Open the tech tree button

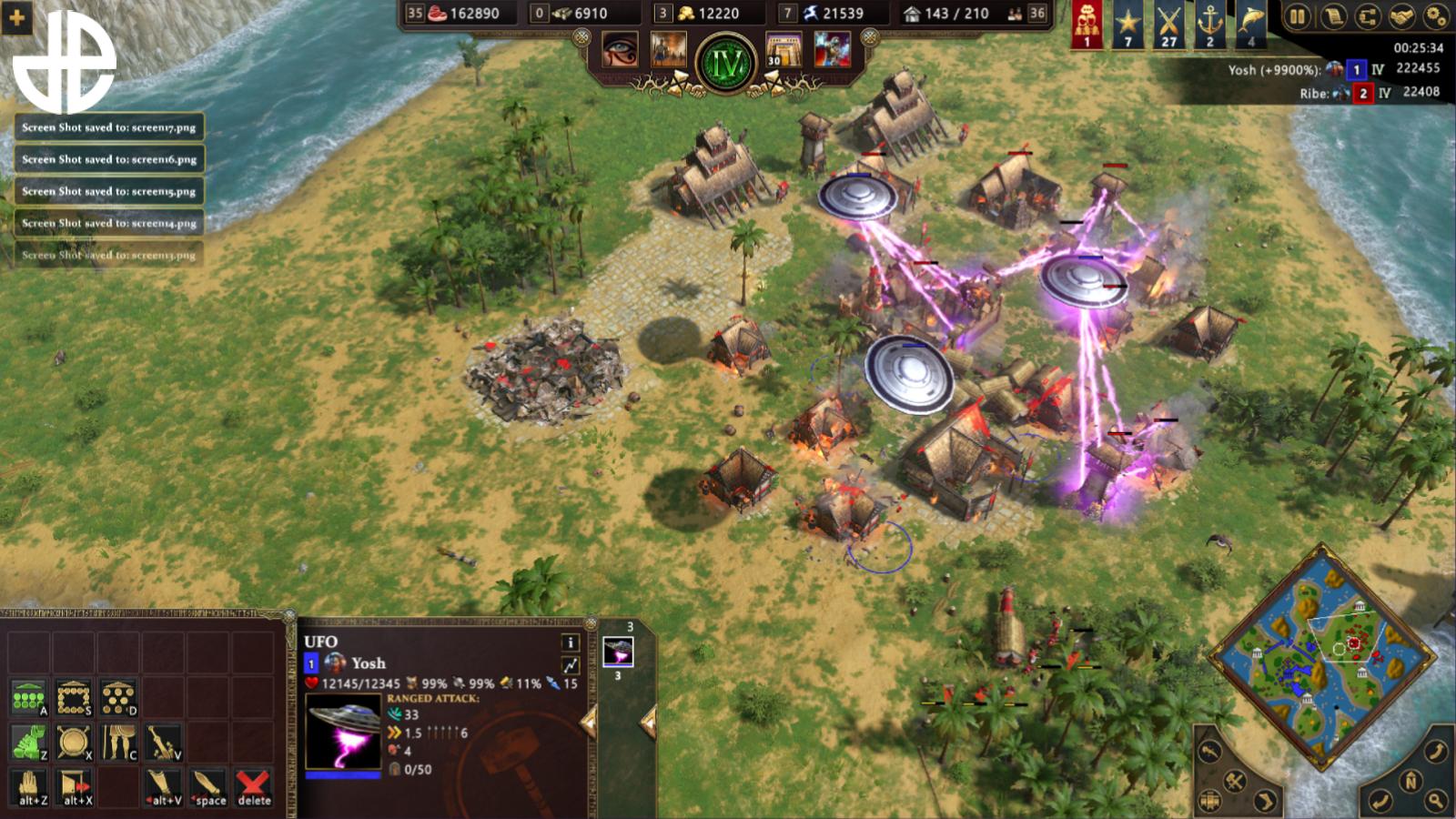1366,16
